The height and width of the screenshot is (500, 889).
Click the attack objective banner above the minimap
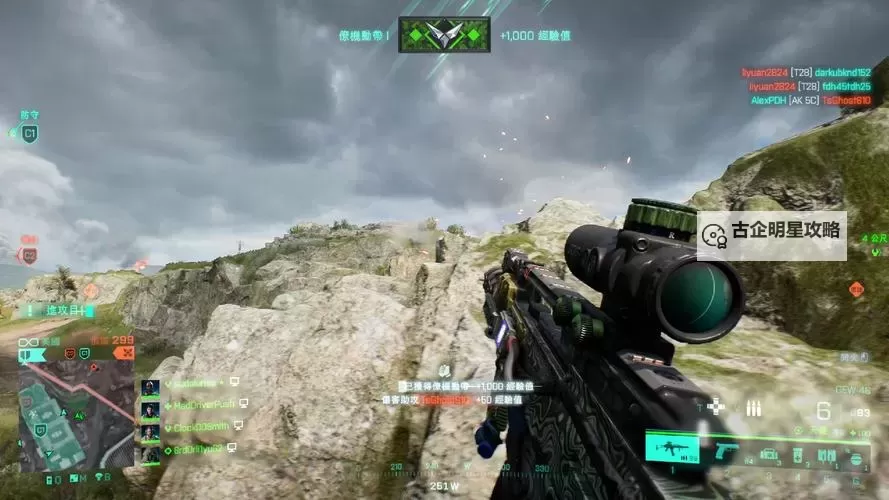click(x=57, y=311)
